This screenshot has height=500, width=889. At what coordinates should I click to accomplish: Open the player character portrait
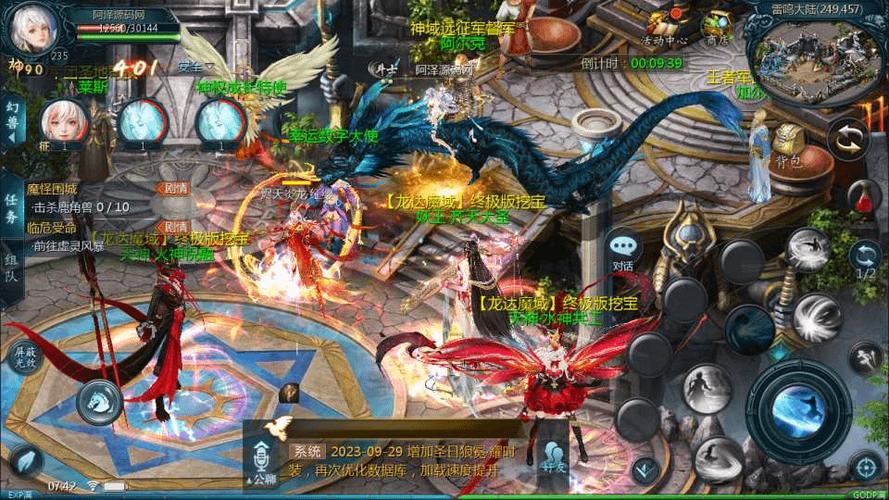[30, 28]
